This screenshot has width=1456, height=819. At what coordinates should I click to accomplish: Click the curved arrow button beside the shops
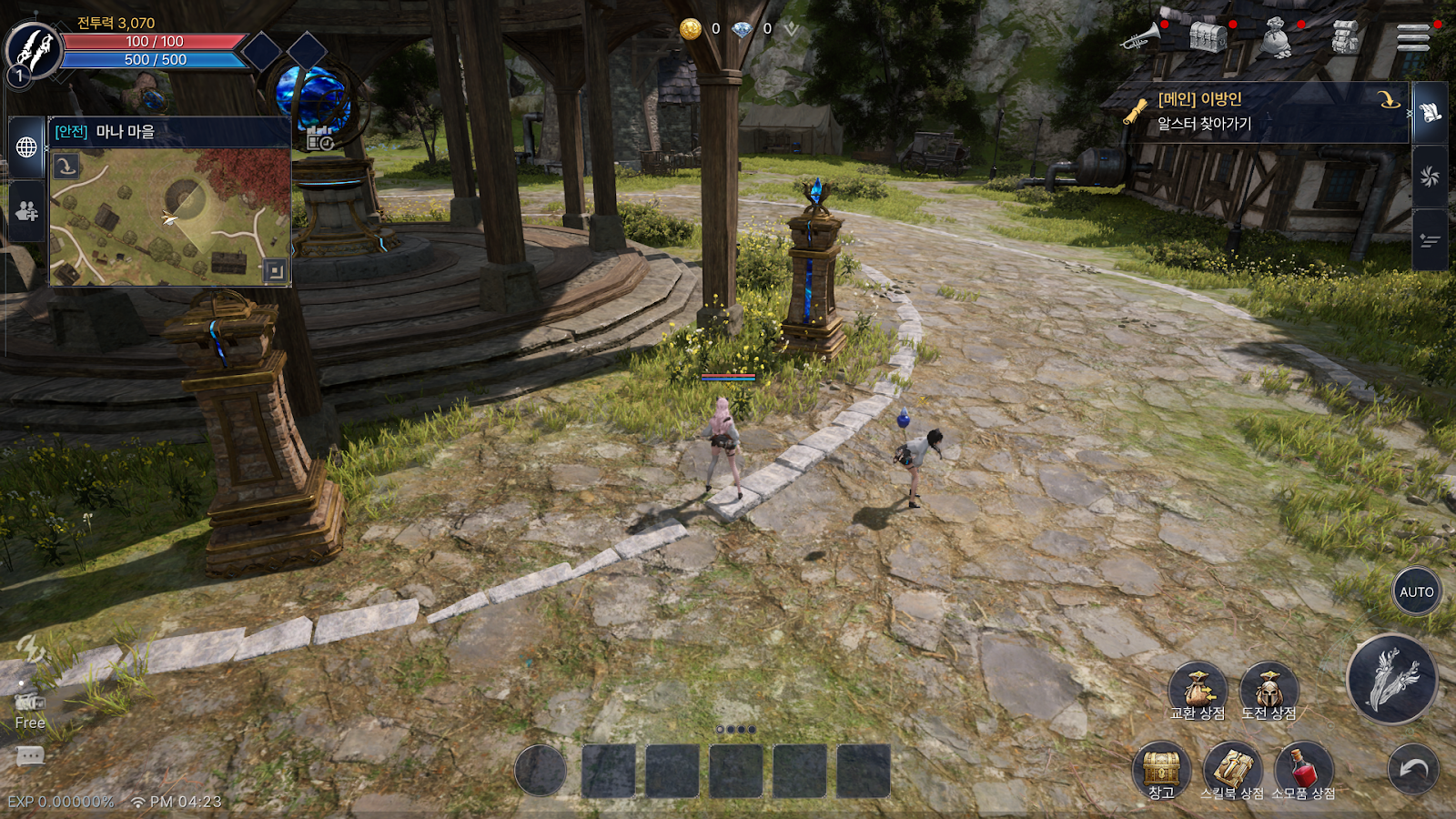1413,770
